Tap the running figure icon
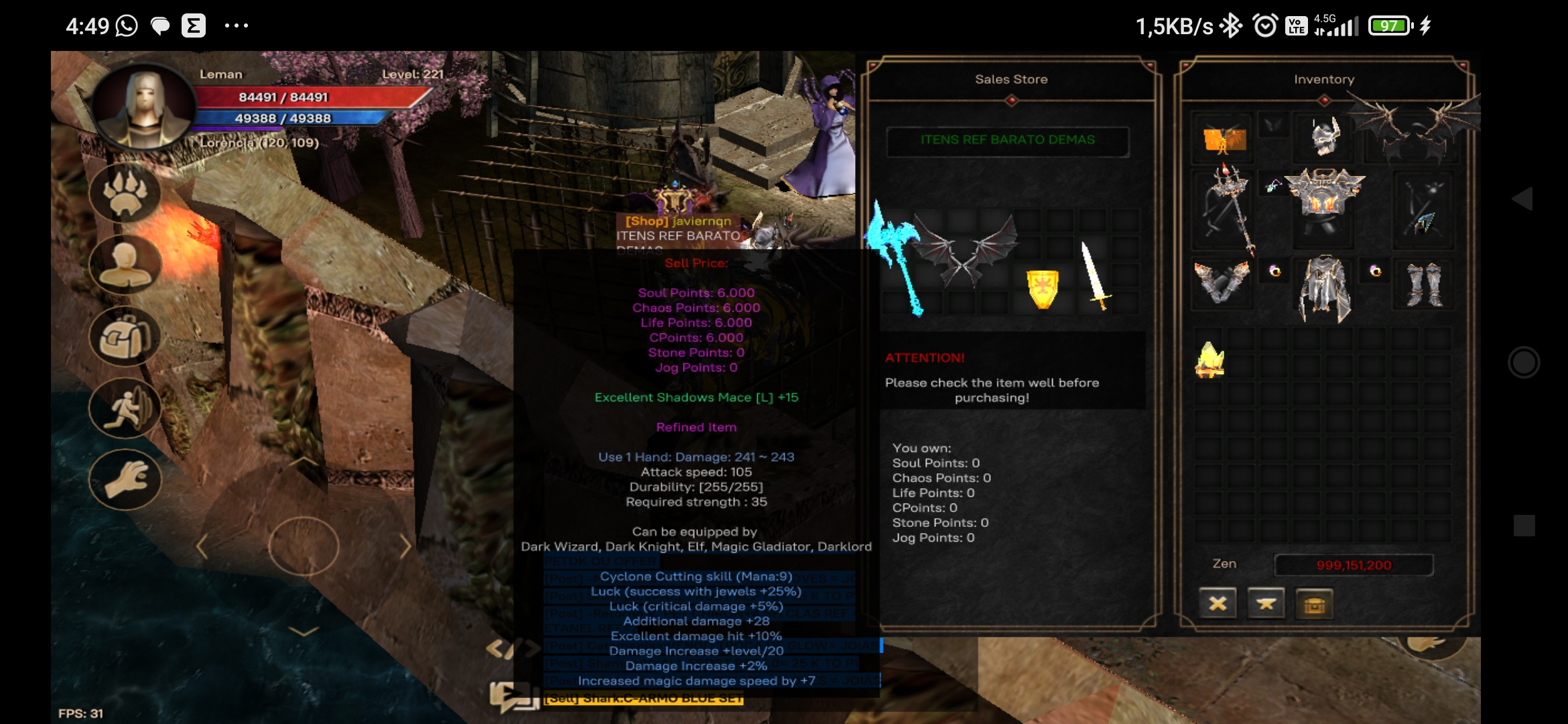The height and width of the screenshot is (724, 1568). click(125, 408)
